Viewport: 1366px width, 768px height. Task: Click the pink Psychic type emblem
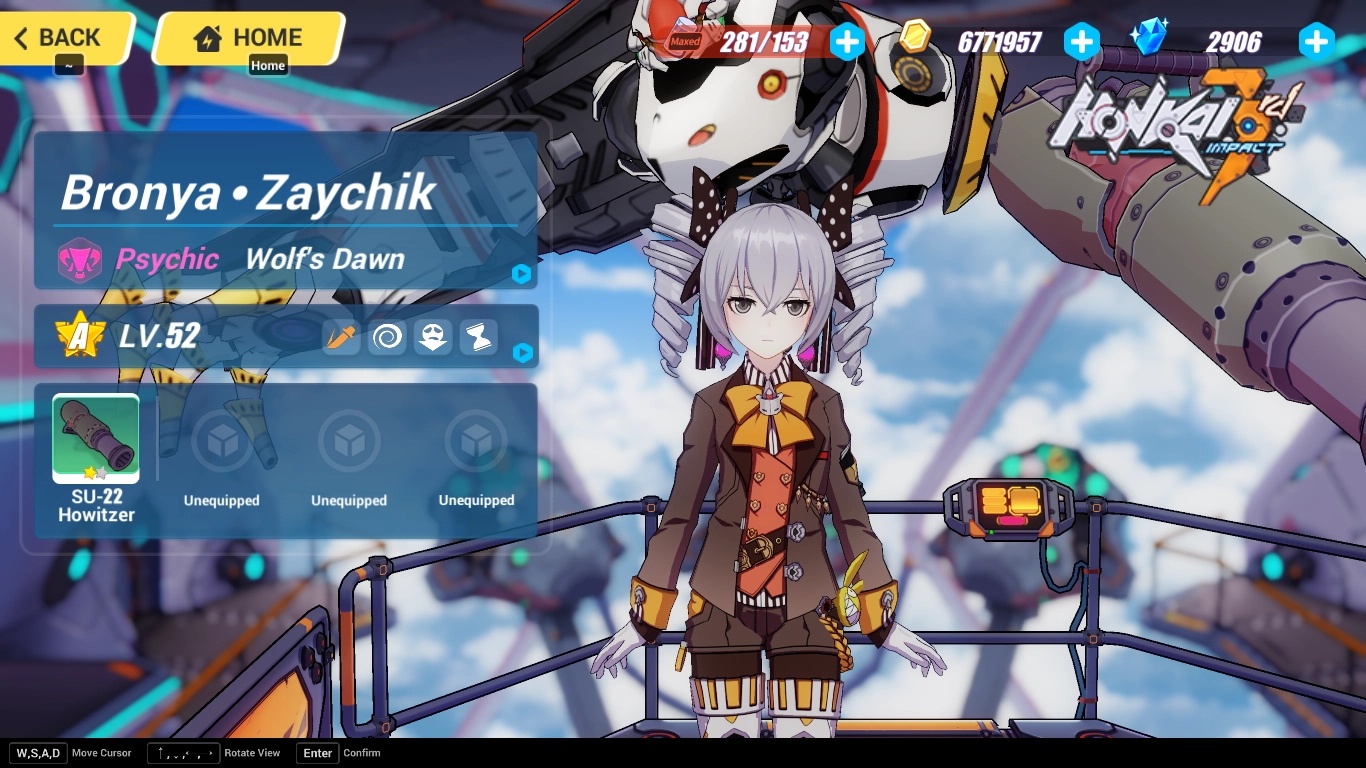tap(81, 259)
